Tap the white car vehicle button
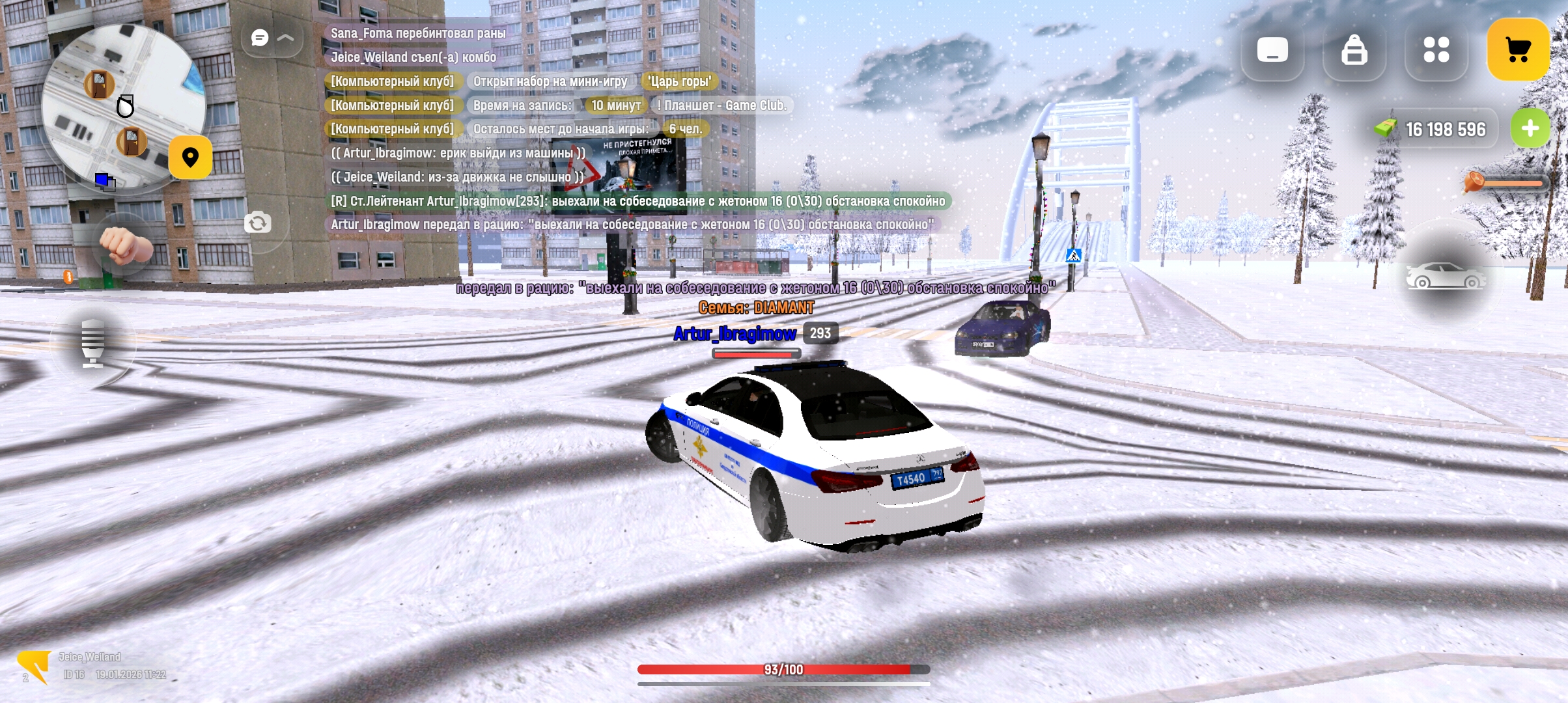The height and width of the screenshot is (703, 1568). 1446,277
